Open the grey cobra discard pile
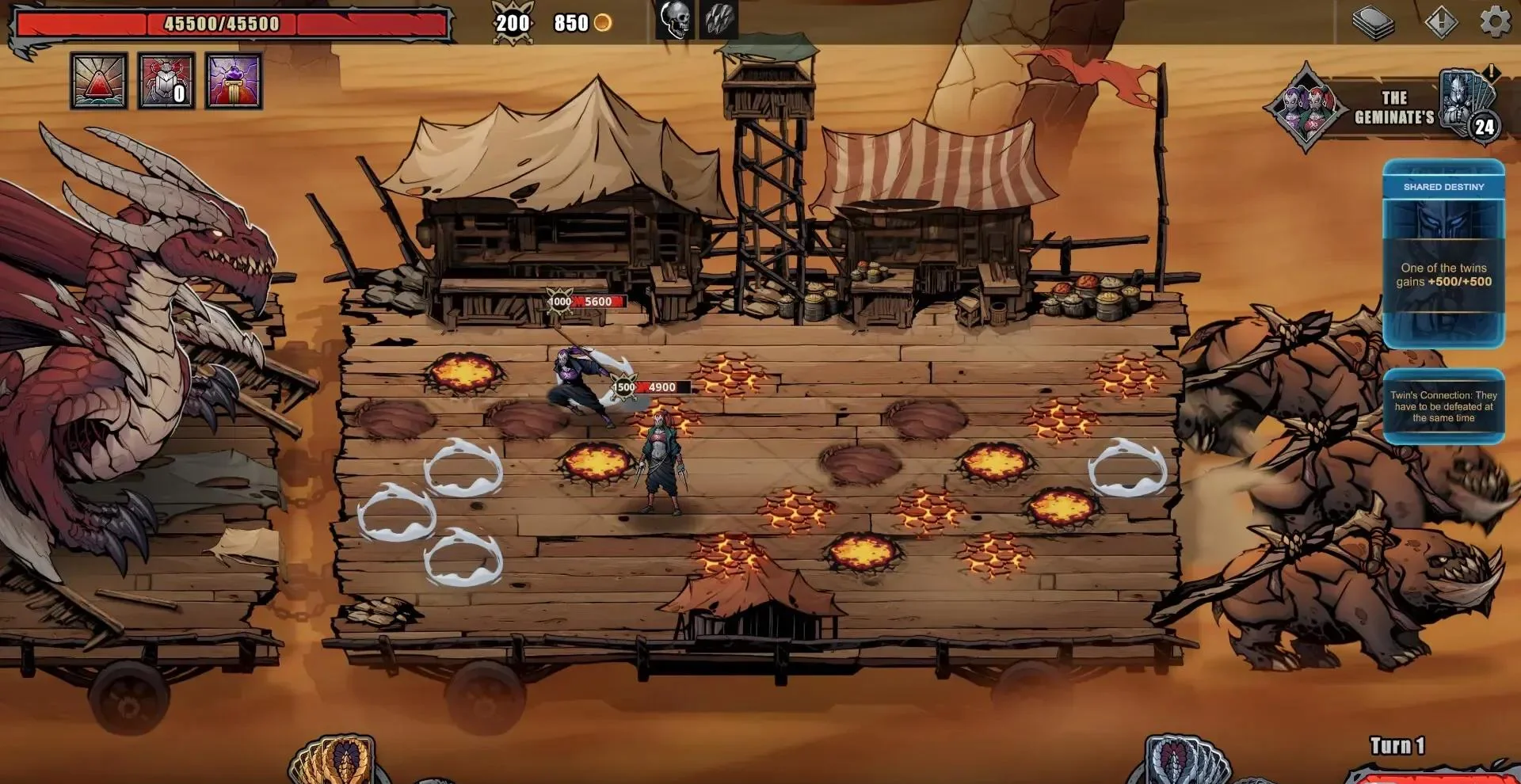The width and height of the screenshot is (1521, 784). [x=1184, y=762]
